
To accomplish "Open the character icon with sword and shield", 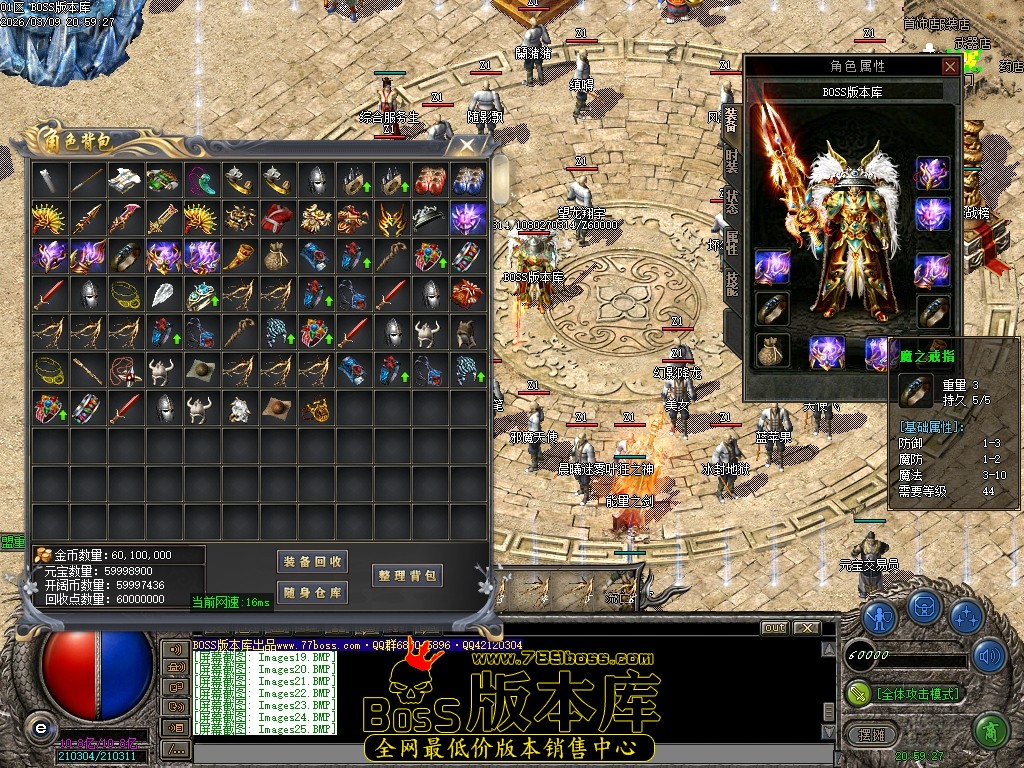I will (x=879, y=617).
